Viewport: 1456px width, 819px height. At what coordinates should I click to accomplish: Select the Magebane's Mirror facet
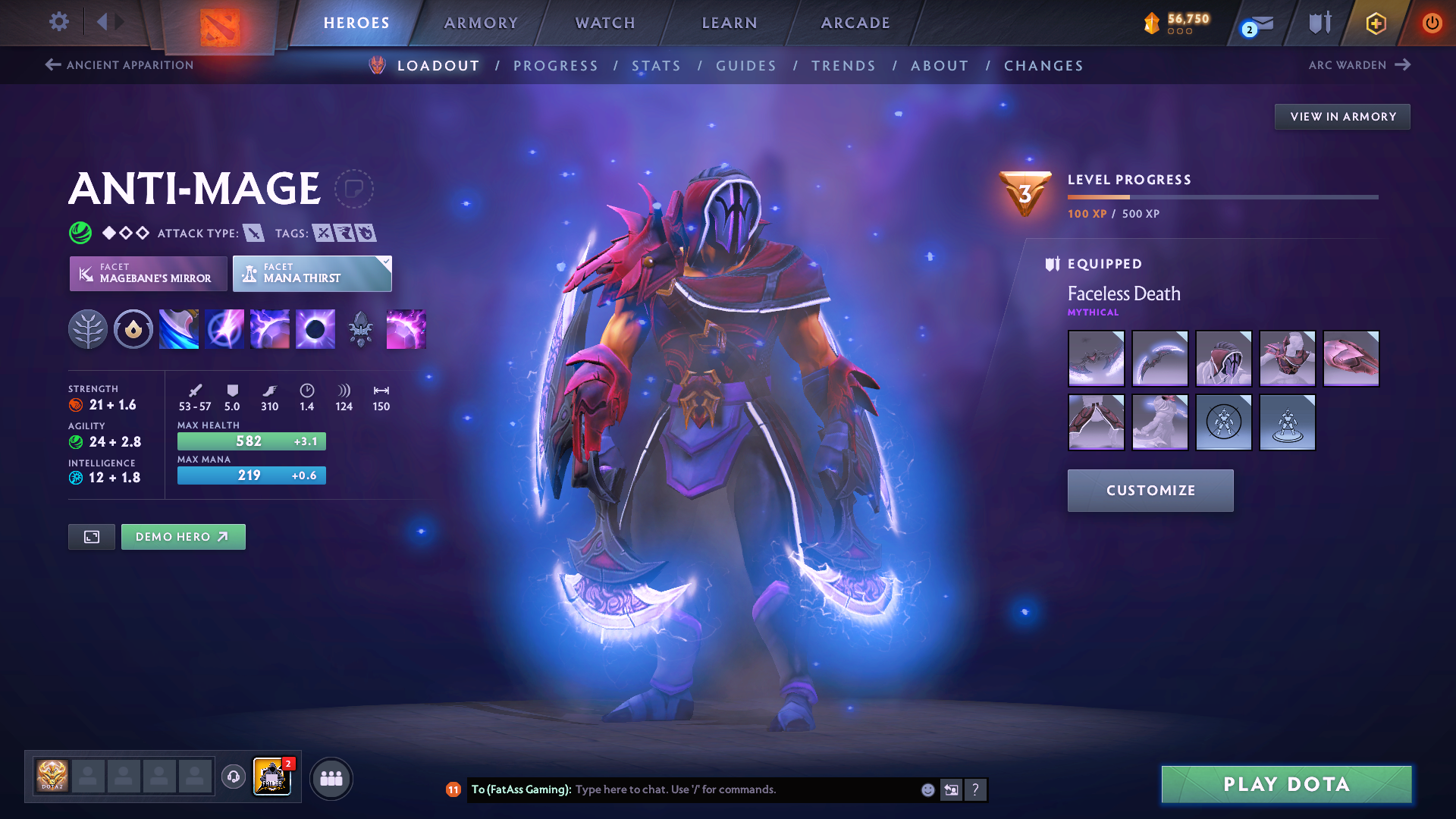coord(149,273)
